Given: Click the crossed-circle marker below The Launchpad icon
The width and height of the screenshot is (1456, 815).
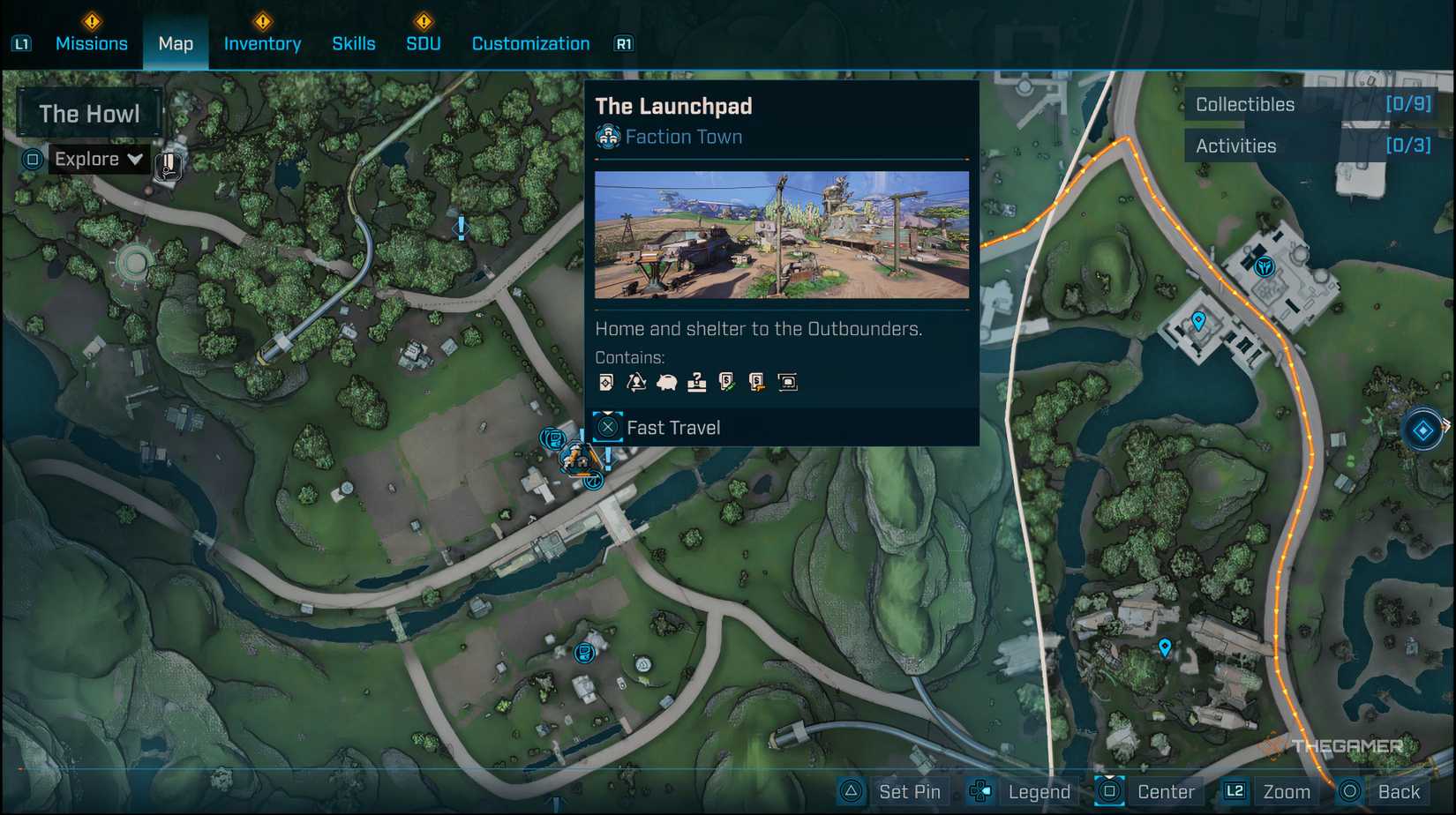Looking at the screenshot, I should (594, 482).
